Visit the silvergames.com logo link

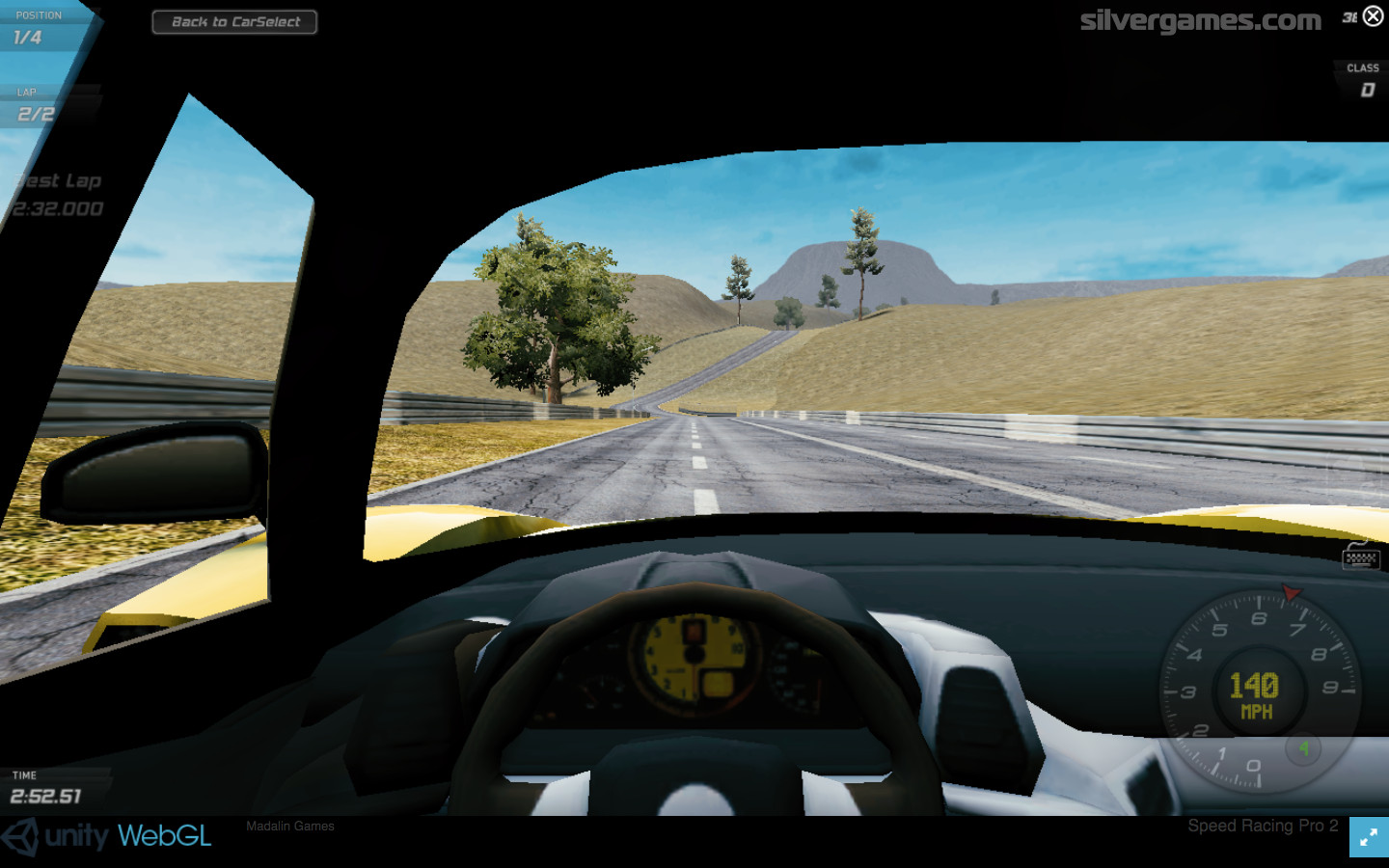point(1200,20)
